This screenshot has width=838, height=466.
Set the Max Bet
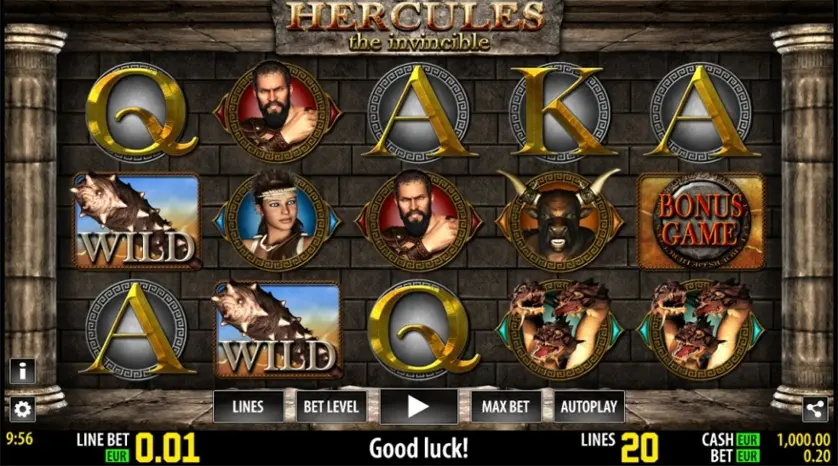pos(504,407)
